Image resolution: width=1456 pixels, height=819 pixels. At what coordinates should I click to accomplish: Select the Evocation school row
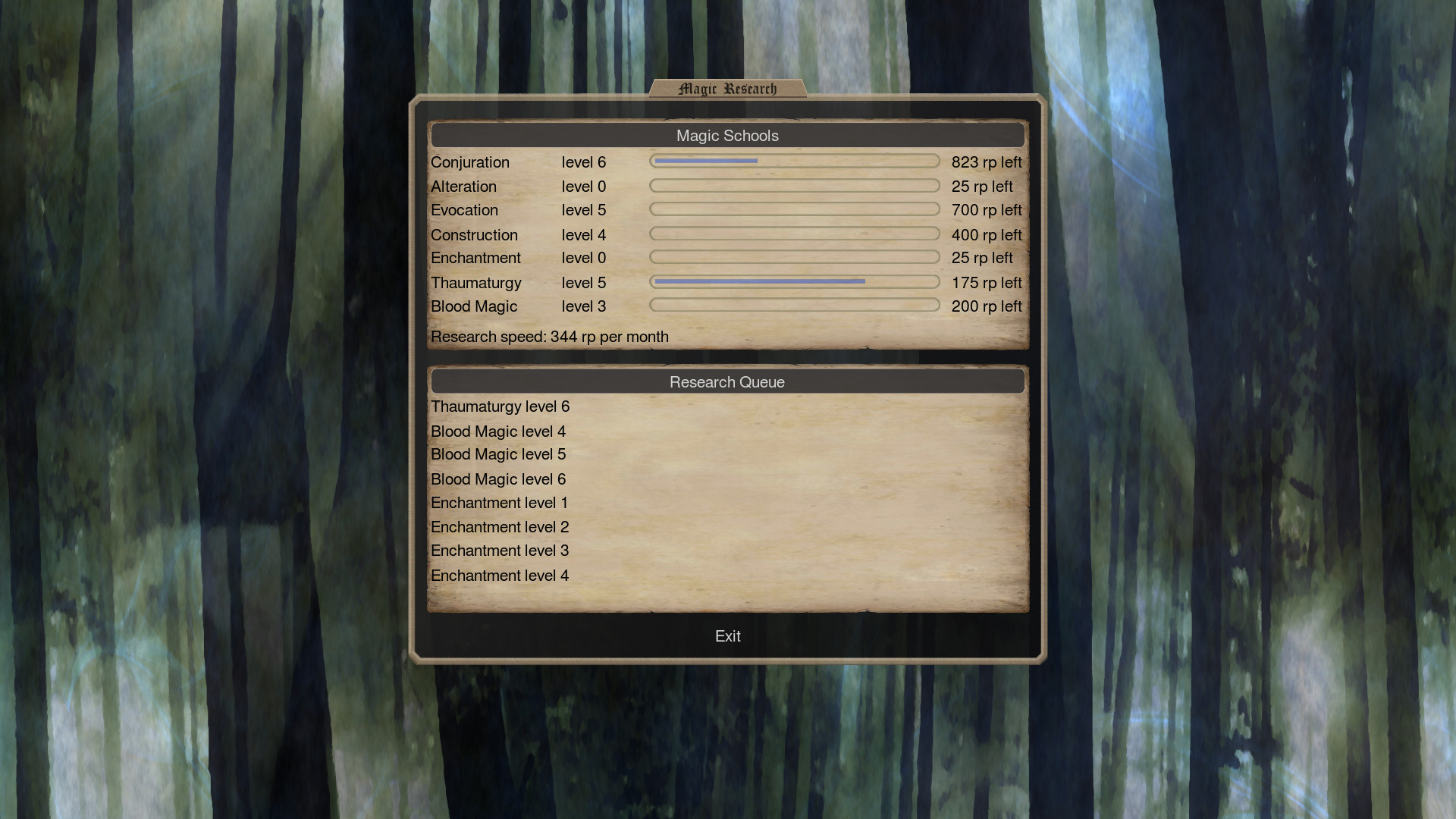464,210
